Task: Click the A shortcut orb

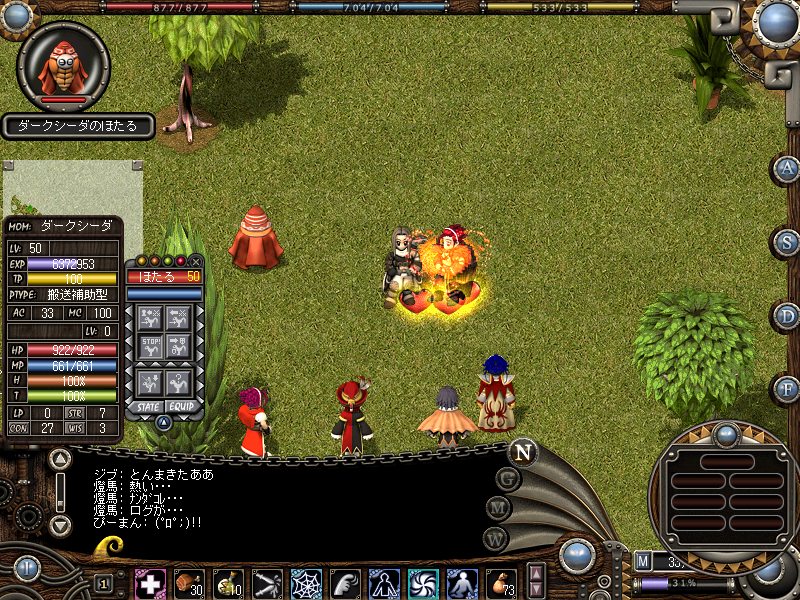Action: 788,169
